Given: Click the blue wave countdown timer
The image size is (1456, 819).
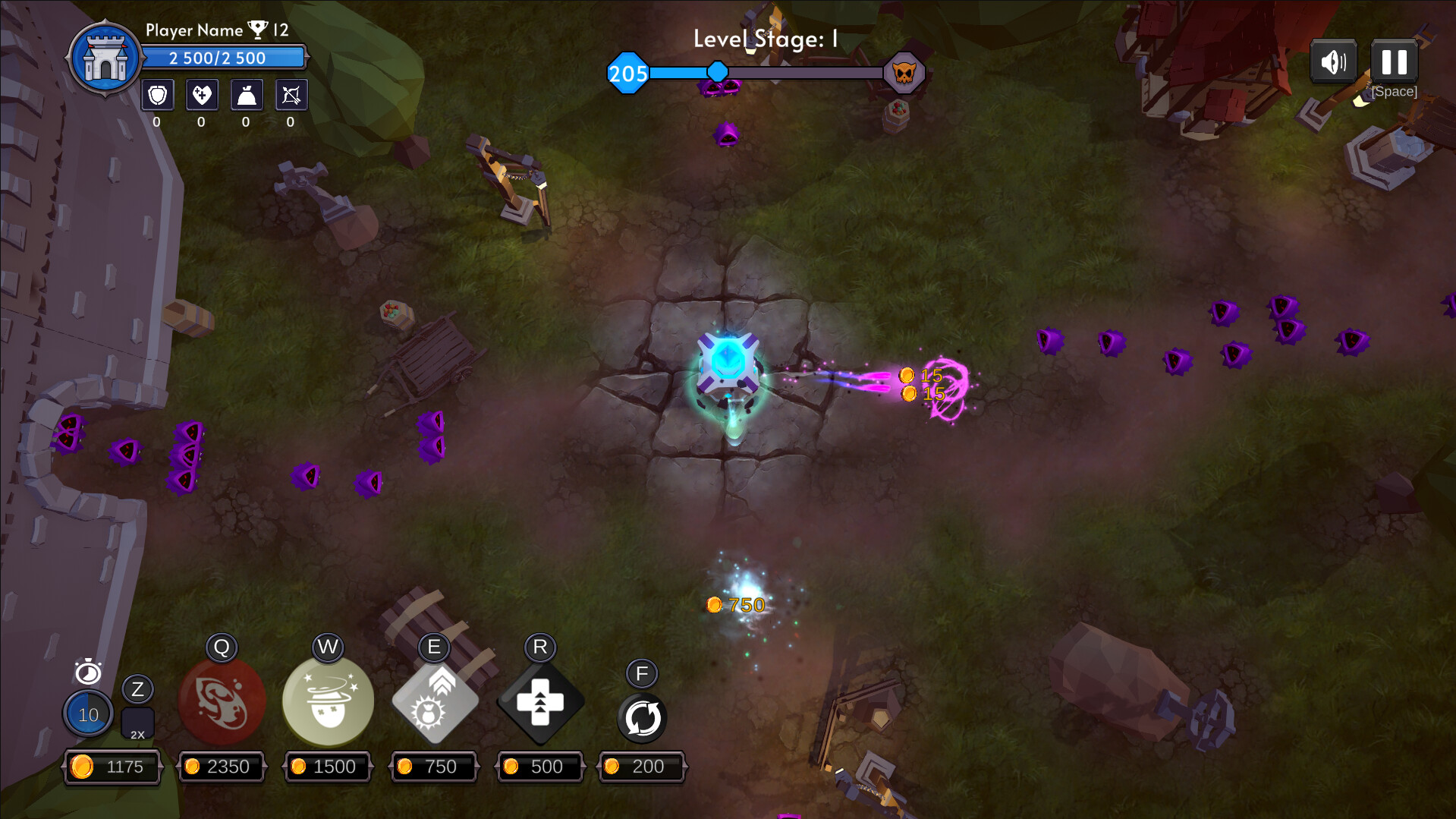Looking at the screenshot, I should (88, 714).
